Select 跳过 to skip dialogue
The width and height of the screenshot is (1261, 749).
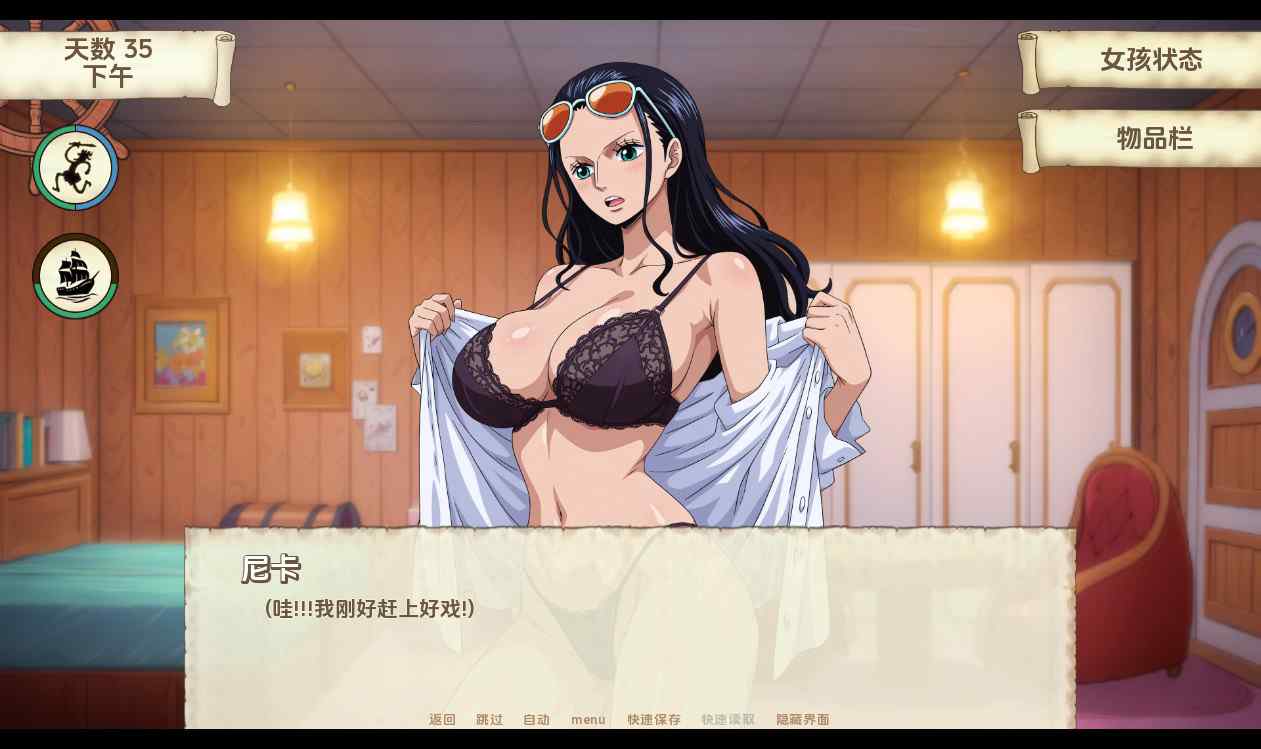pos(489,719)
